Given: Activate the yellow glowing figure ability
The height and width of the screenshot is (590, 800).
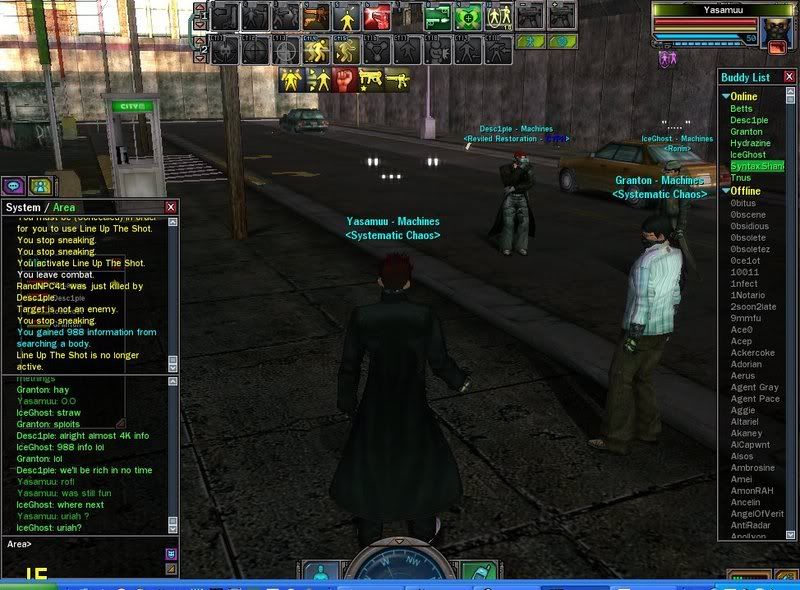Looking at the screenshot, I should tap(347, 16).
